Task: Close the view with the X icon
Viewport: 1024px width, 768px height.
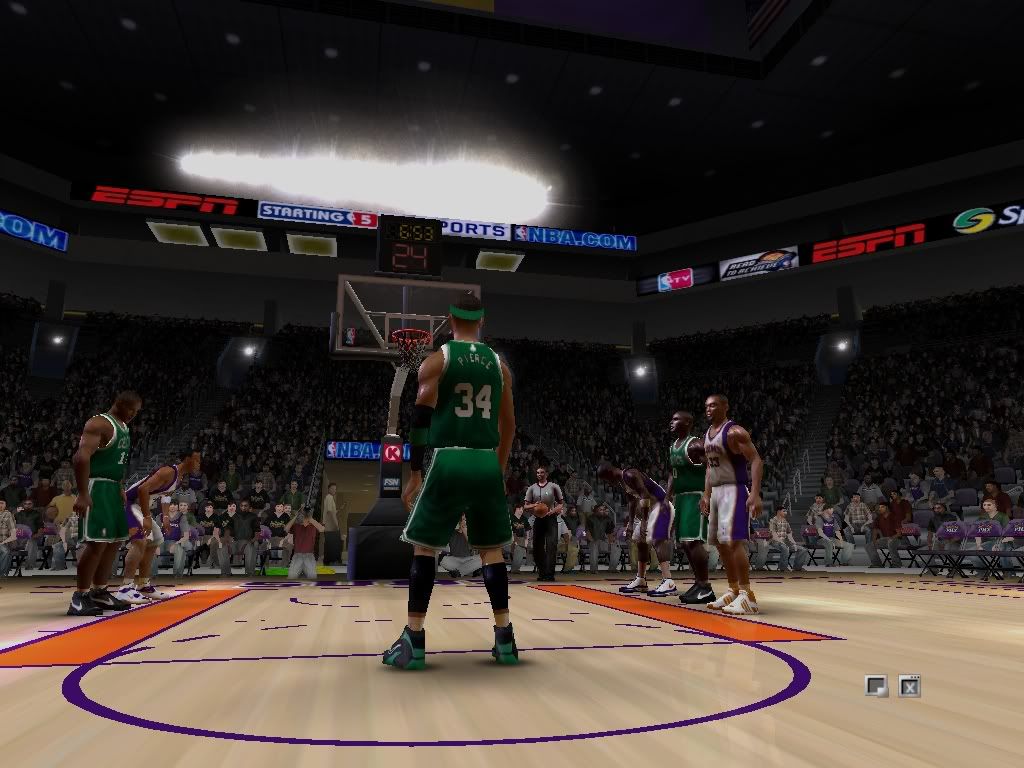Action: [909, 686]
